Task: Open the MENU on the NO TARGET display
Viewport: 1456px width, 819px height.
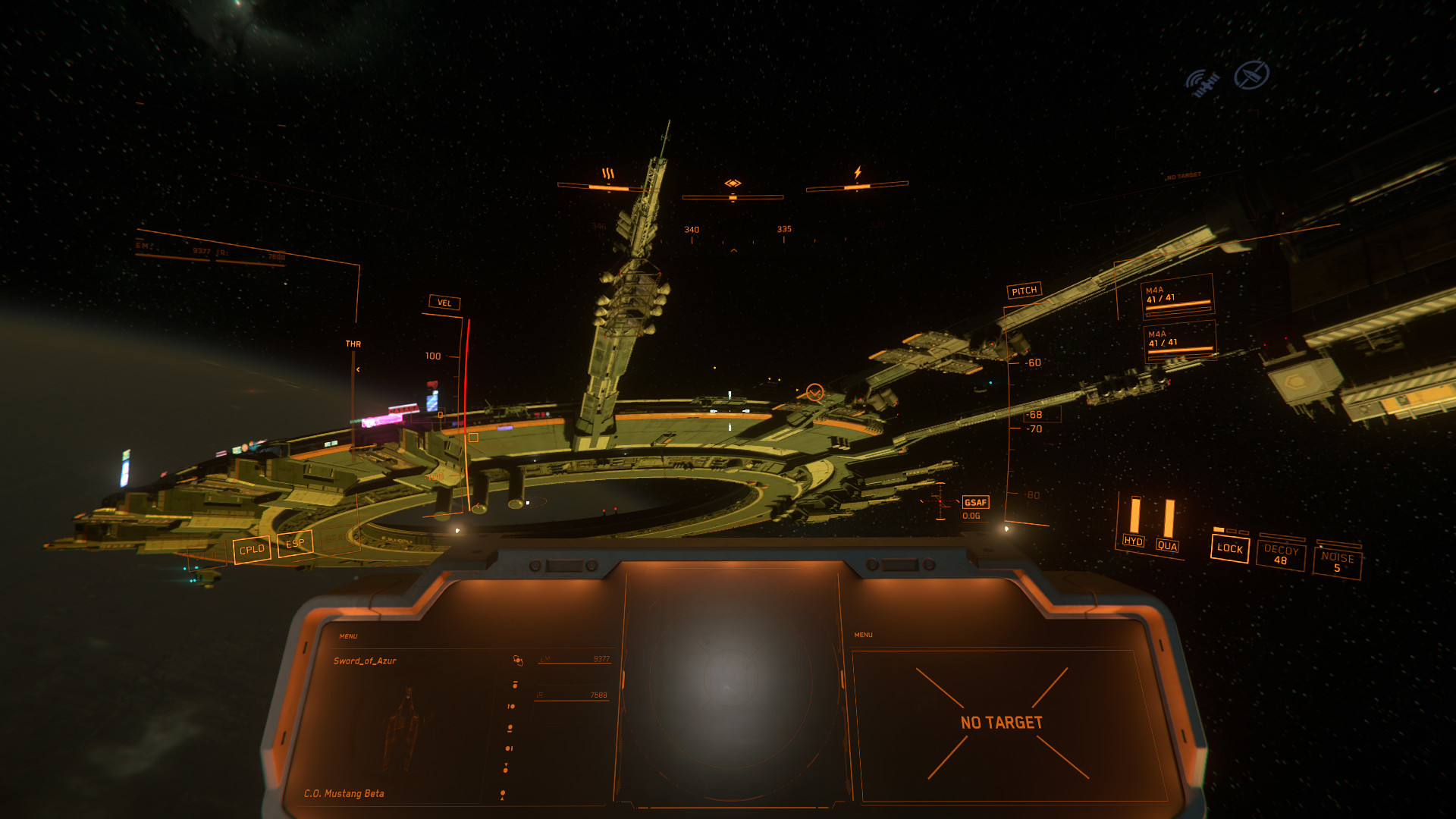Action: 863,635
